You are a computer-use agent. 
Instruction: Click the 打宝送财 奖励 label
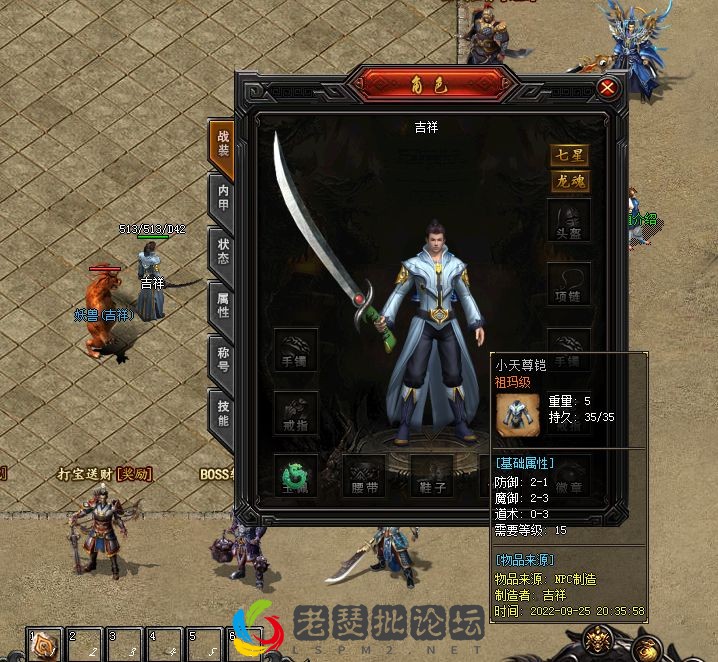coord(97,473)
